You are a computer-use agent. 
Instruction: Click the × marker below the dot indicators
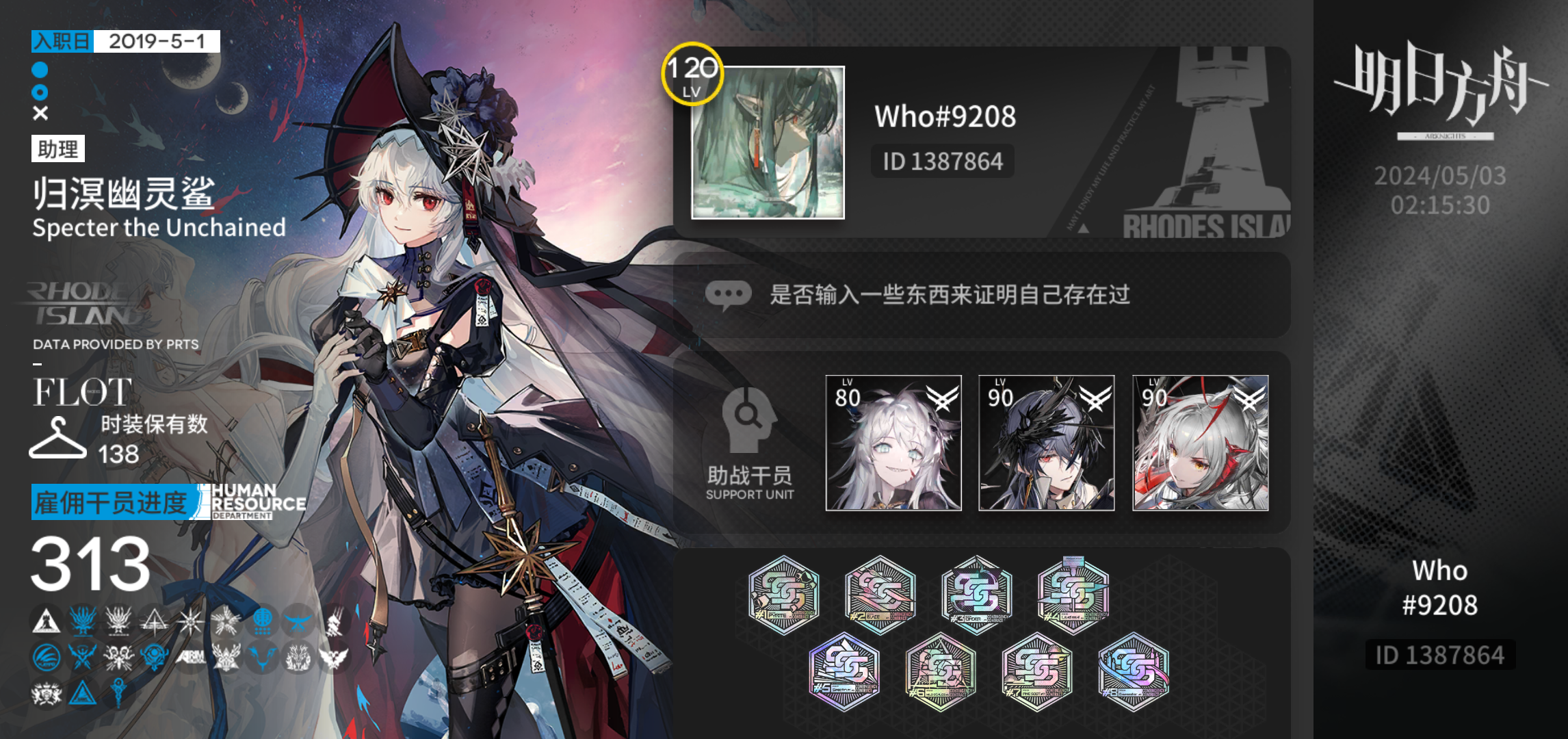point(39,112)
